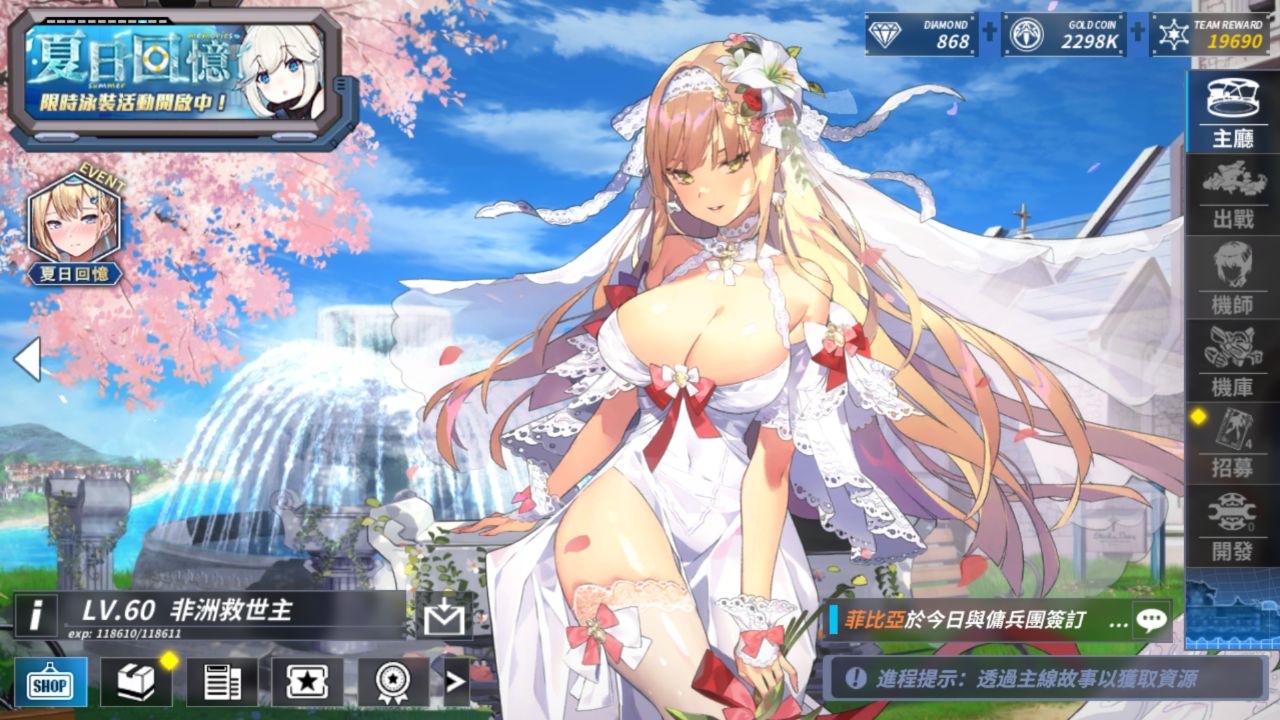Open the mailbox envelope icon
The image size is (1280, 720).
(443, 619)
